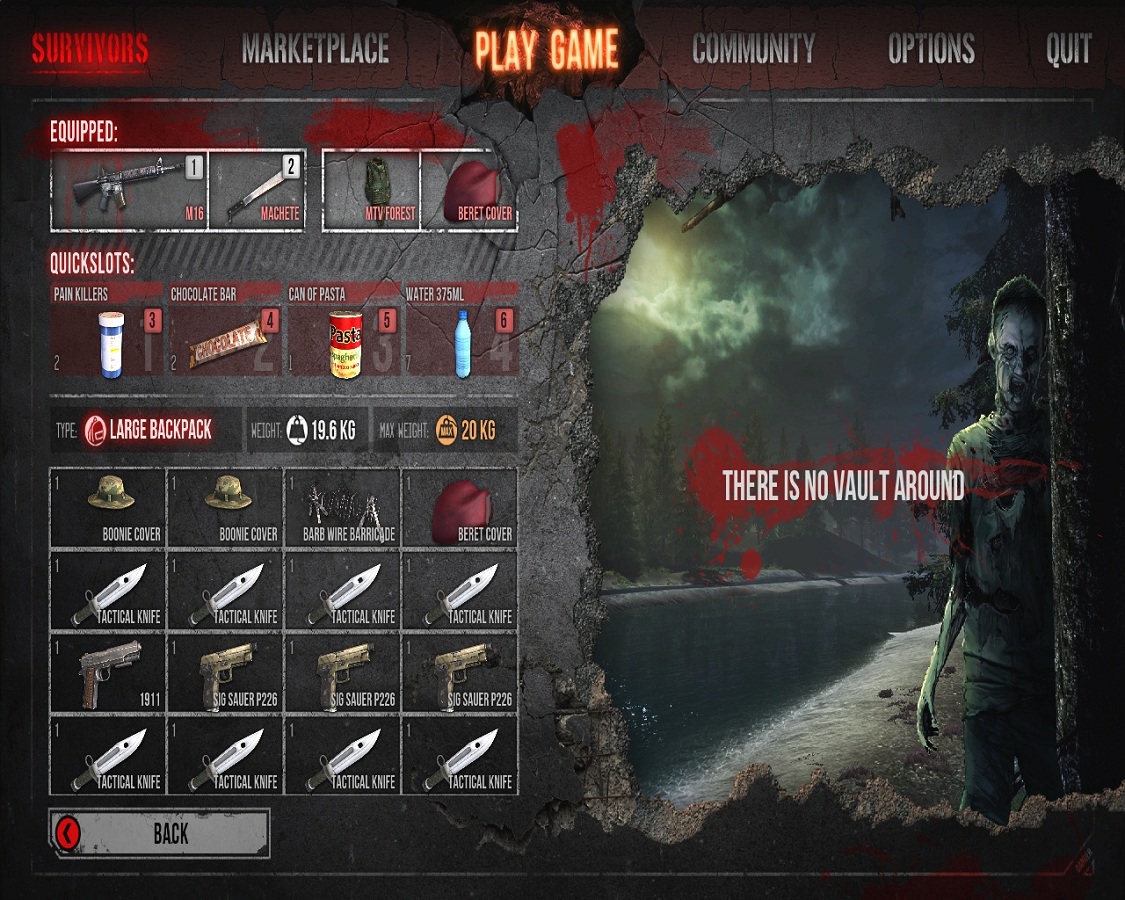Image resolution: width=1125 pixels, height=900 pixels.
Task: Open the Community section
Action: coord(753,49)
